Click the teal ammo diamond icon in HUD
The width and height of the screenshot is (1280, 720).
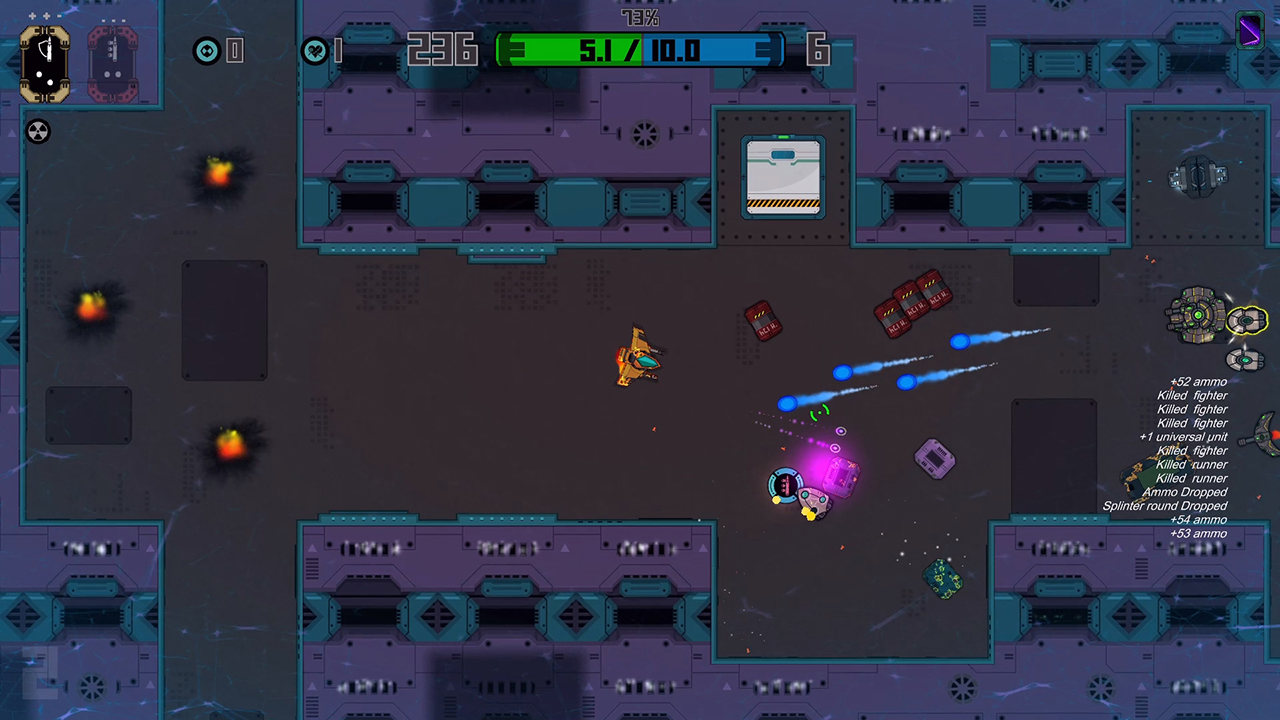(206, 51)
